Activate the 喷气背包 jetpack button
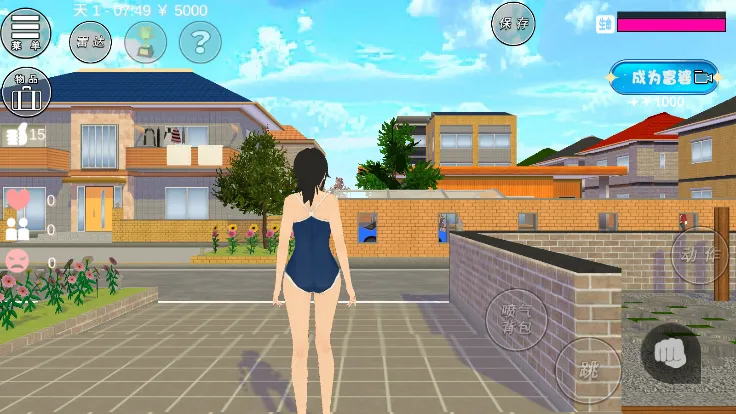This screenshot has height=414, width=736. 516,320
